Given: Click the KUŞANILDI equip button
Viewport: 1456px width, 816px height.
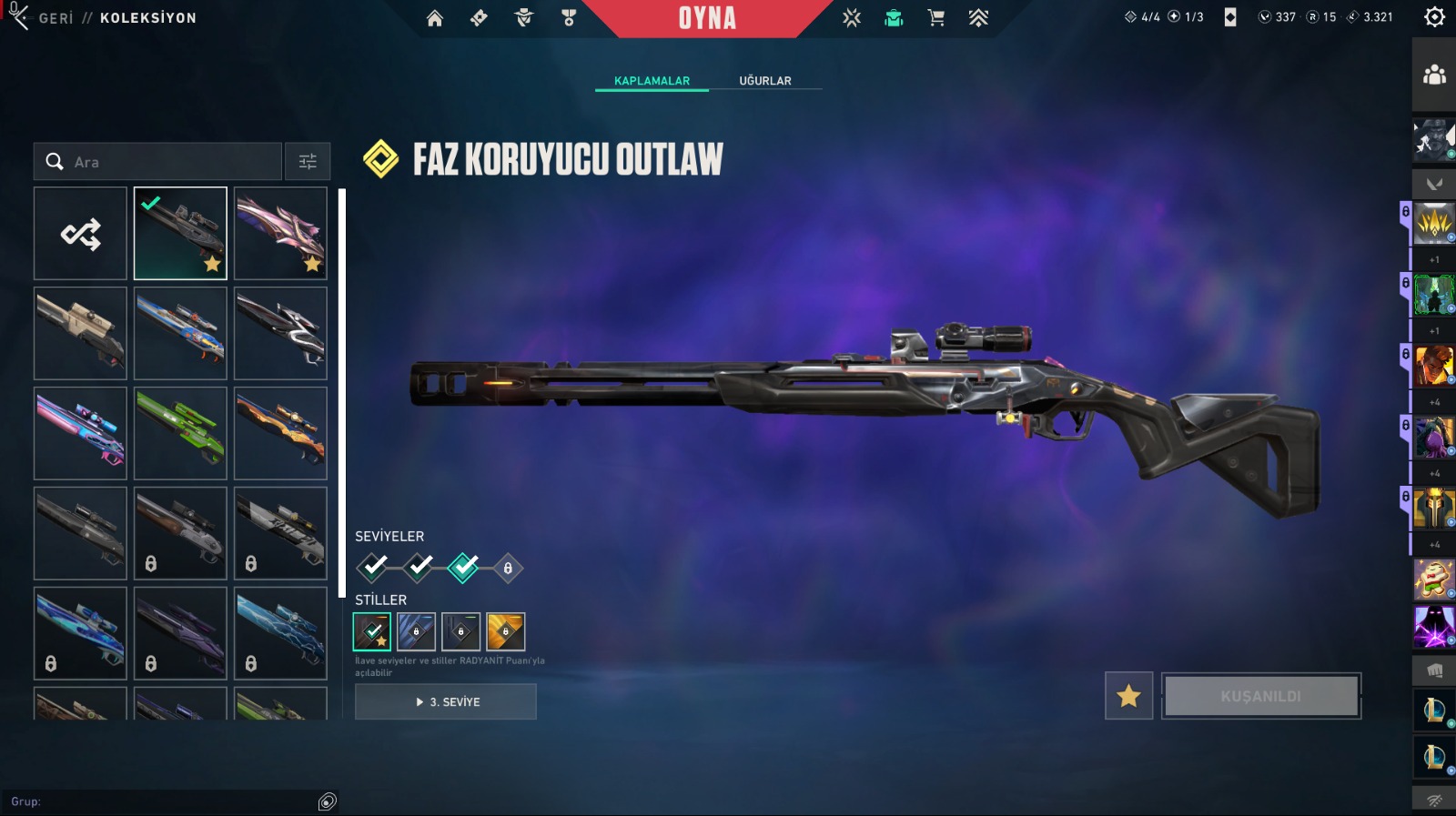Looking at the screenshot, I should click(x=1261, y=696).
